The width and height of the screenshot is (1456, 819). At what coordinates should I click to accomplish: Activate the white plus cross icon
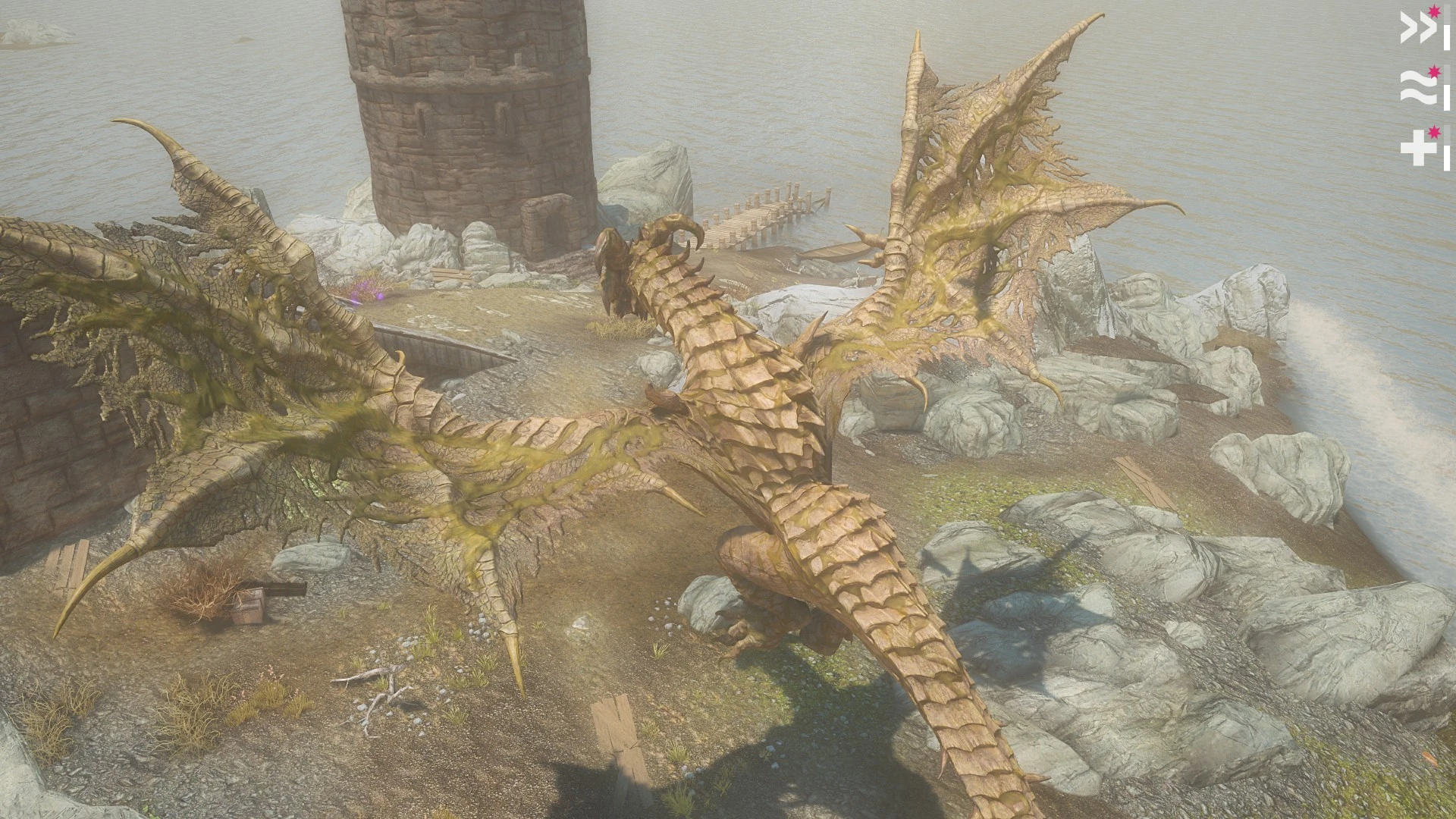pyautogui.click(x=1415, y=149)
